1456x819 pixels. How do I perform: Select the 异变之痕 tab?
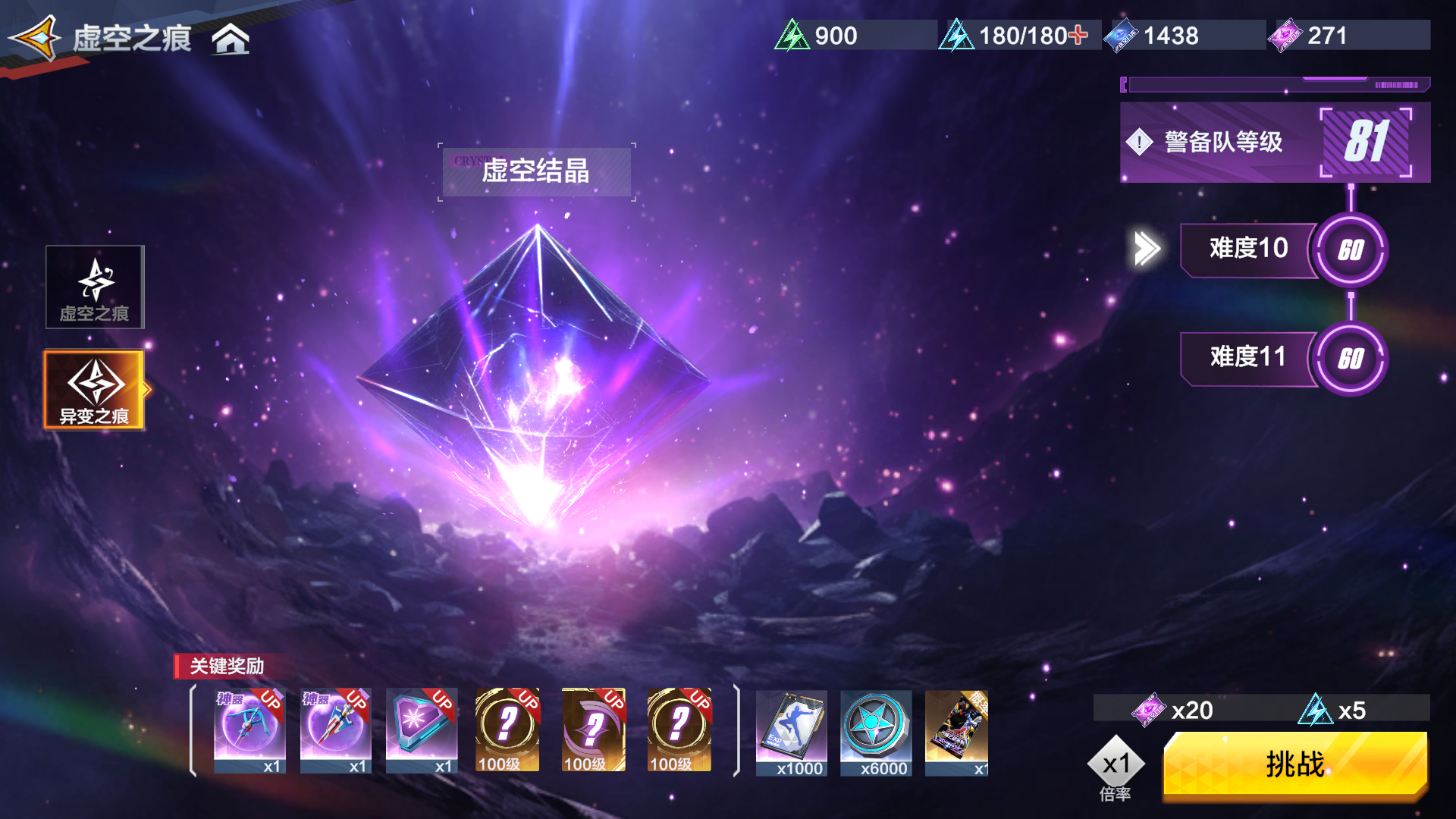95,390
